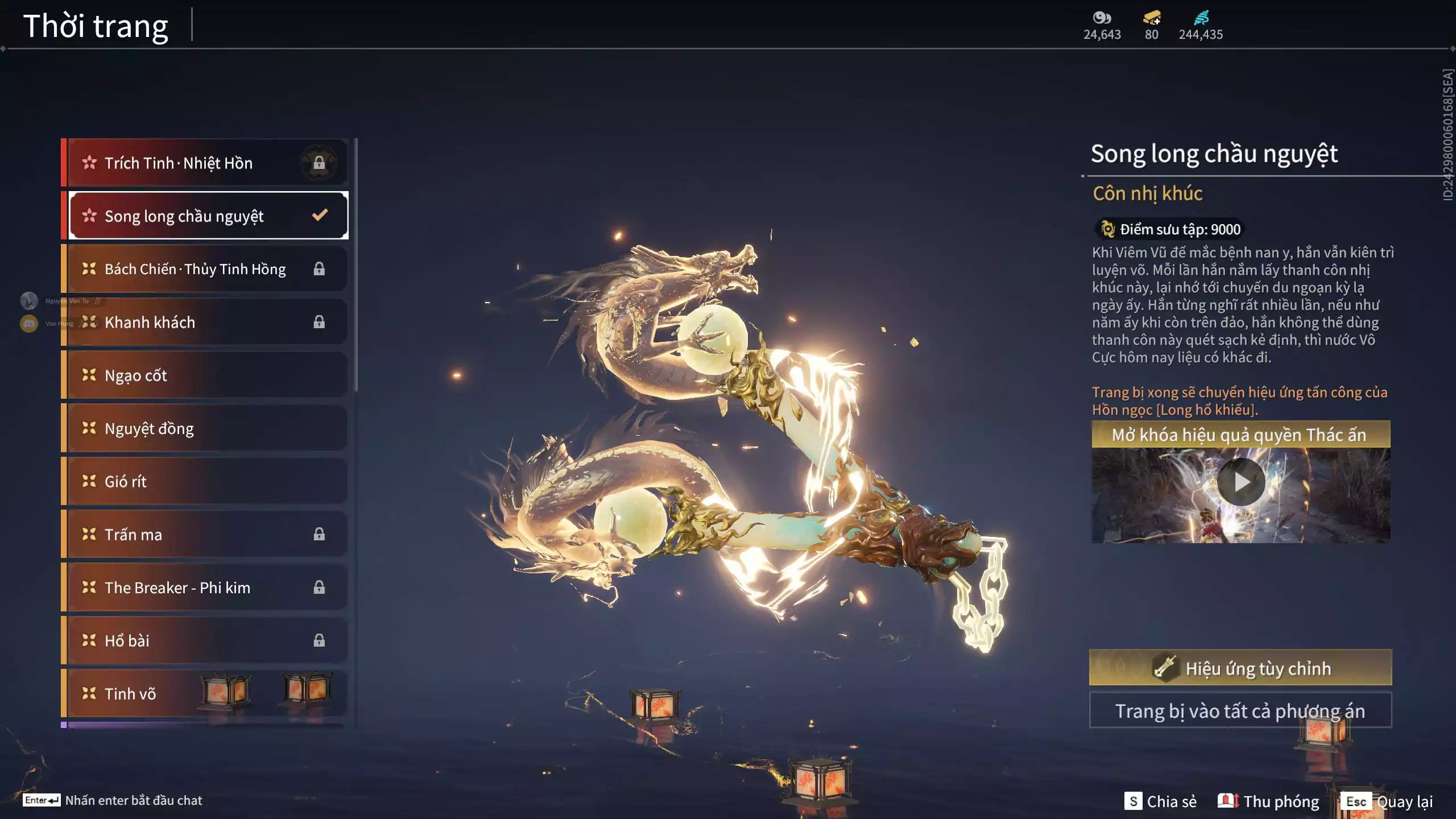Select Bách Chiến · Thủy Tinh Hồng skin
Screen dimensions: 1456x819
pos(205,269)
